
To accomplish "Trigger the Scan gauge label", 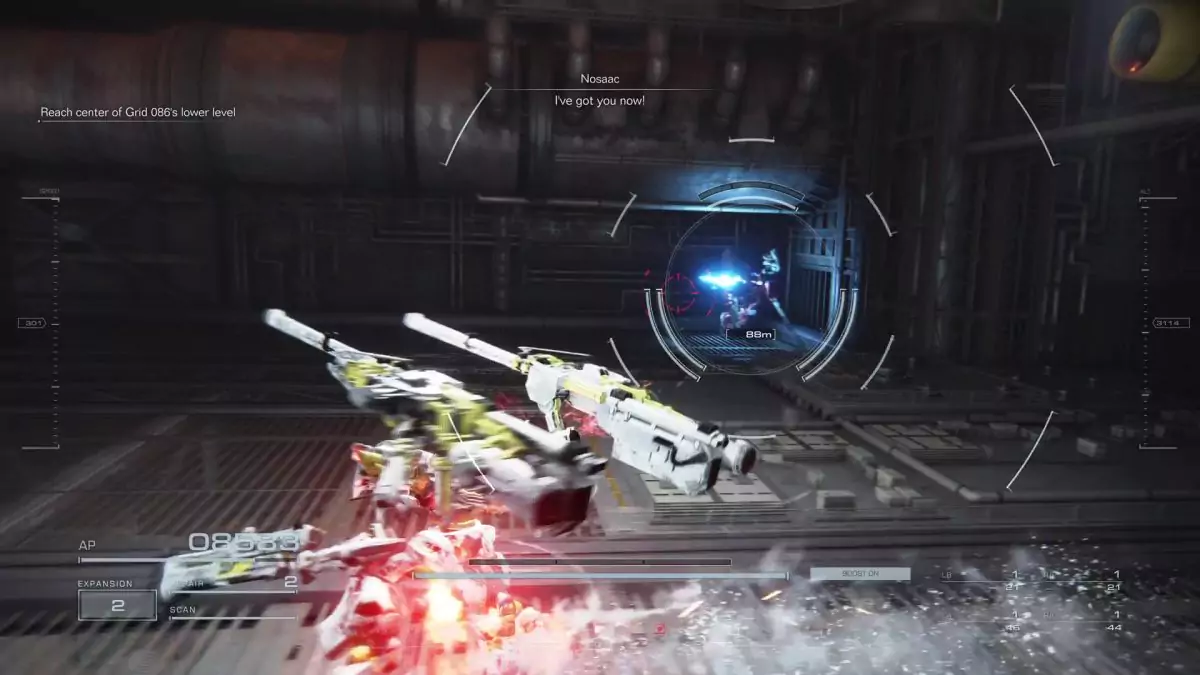I will tap(183, 609).
